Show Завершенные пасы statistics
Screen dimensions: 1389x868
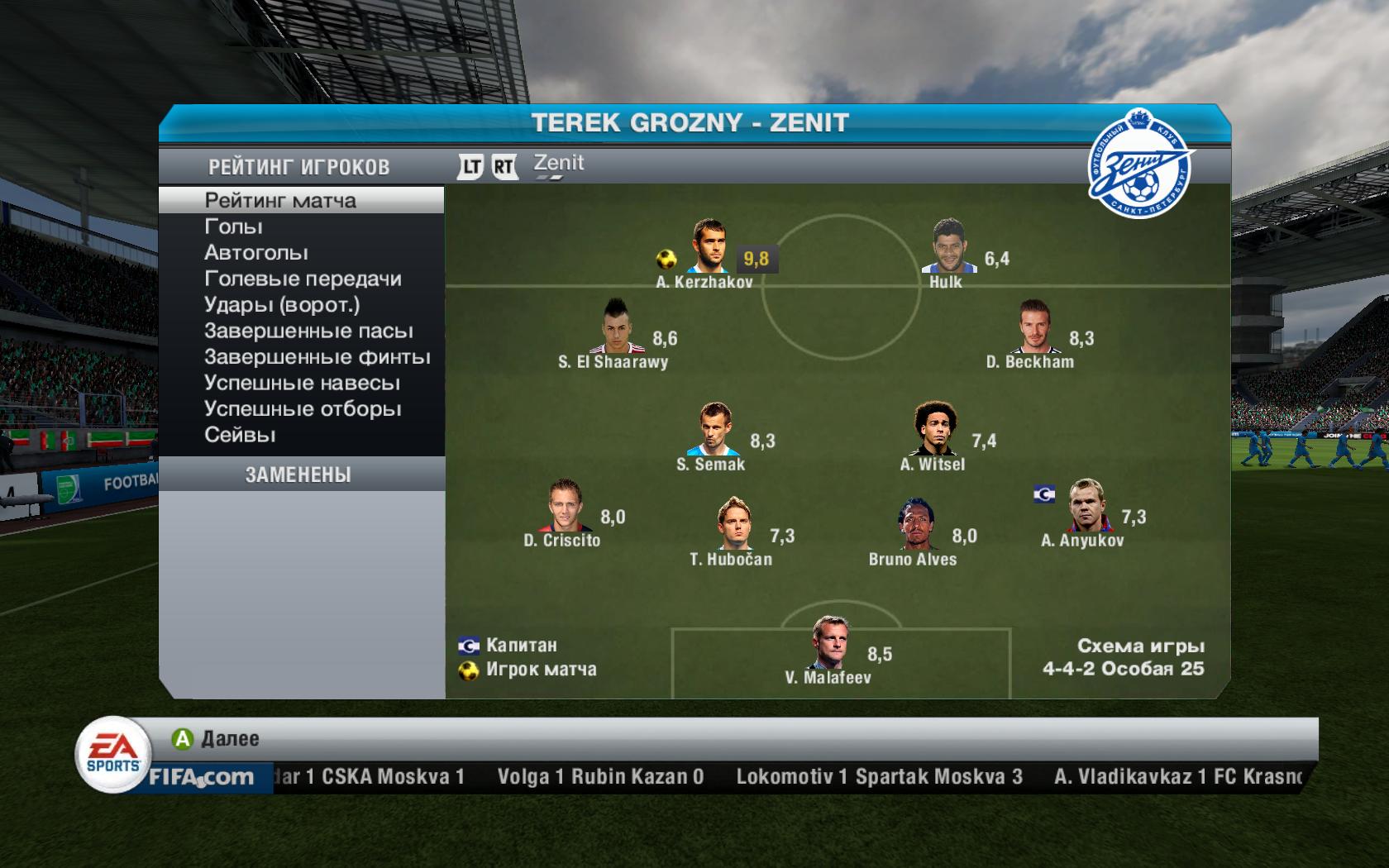click(x=308, y=331)
